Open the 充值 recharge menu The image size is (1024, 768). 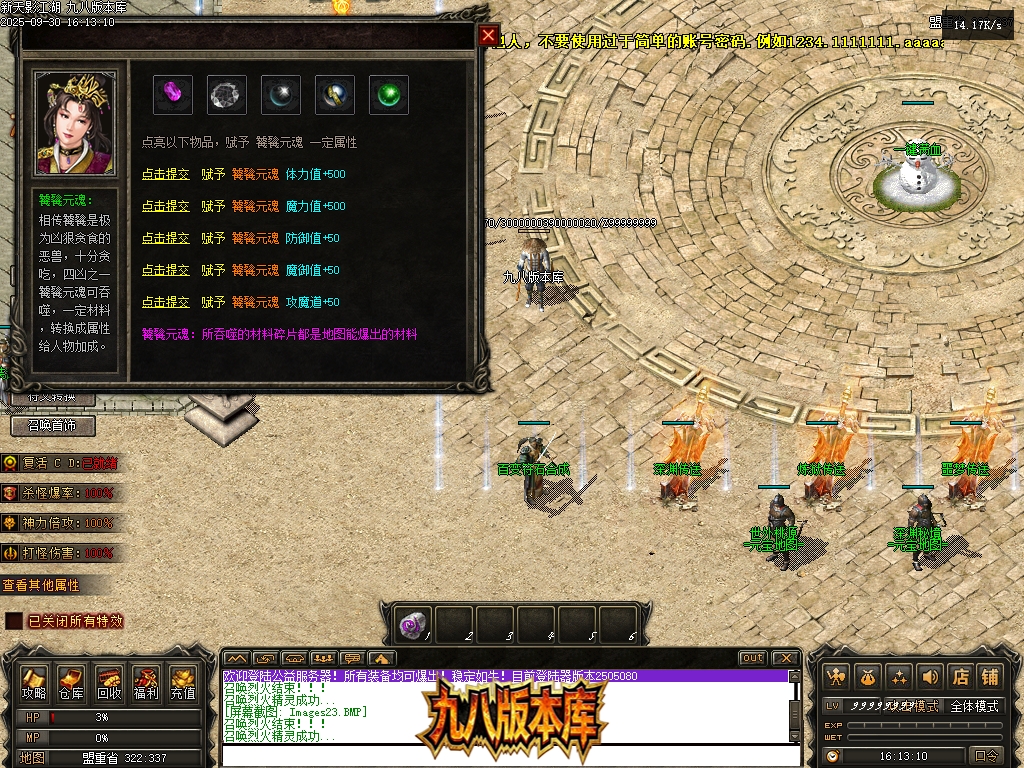tap(183, 683)
